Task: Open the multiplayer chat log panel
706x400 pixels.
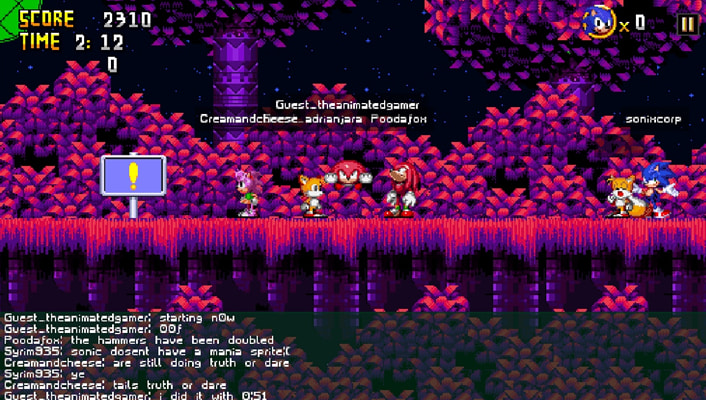Action: tap(200, 356)
